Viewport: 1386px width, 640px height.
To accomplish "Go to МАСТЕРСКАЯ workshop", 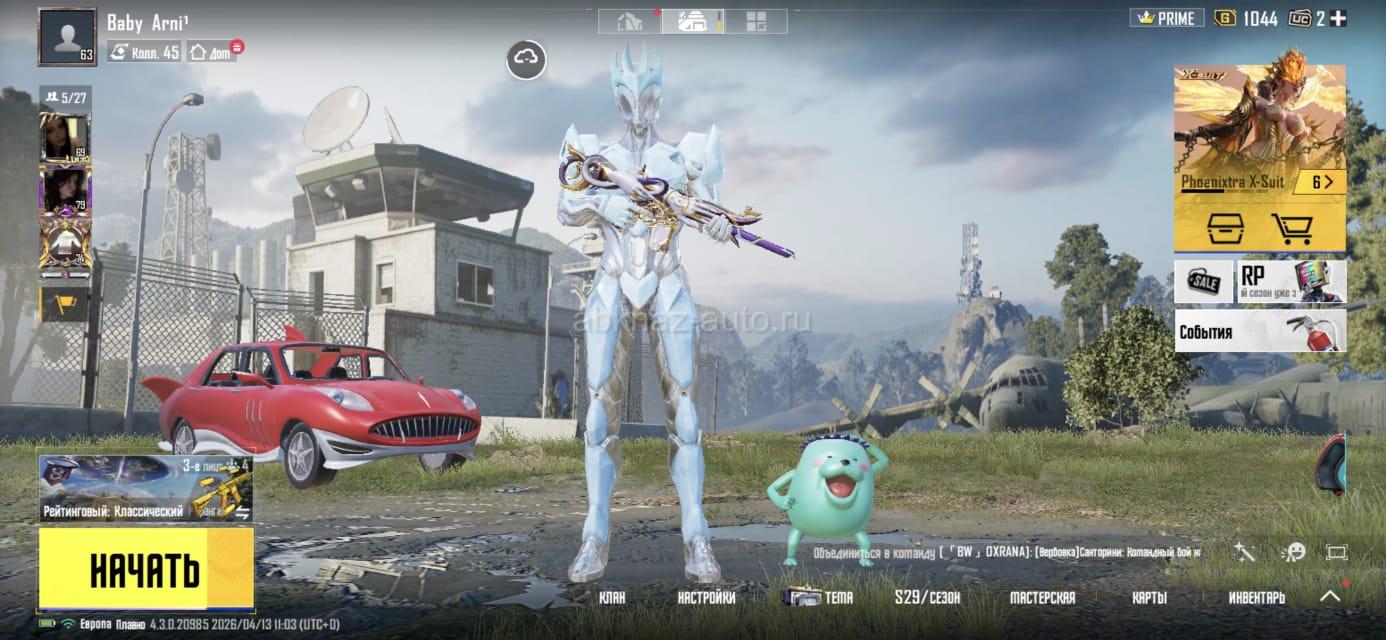I will (x=1042, y=598).
